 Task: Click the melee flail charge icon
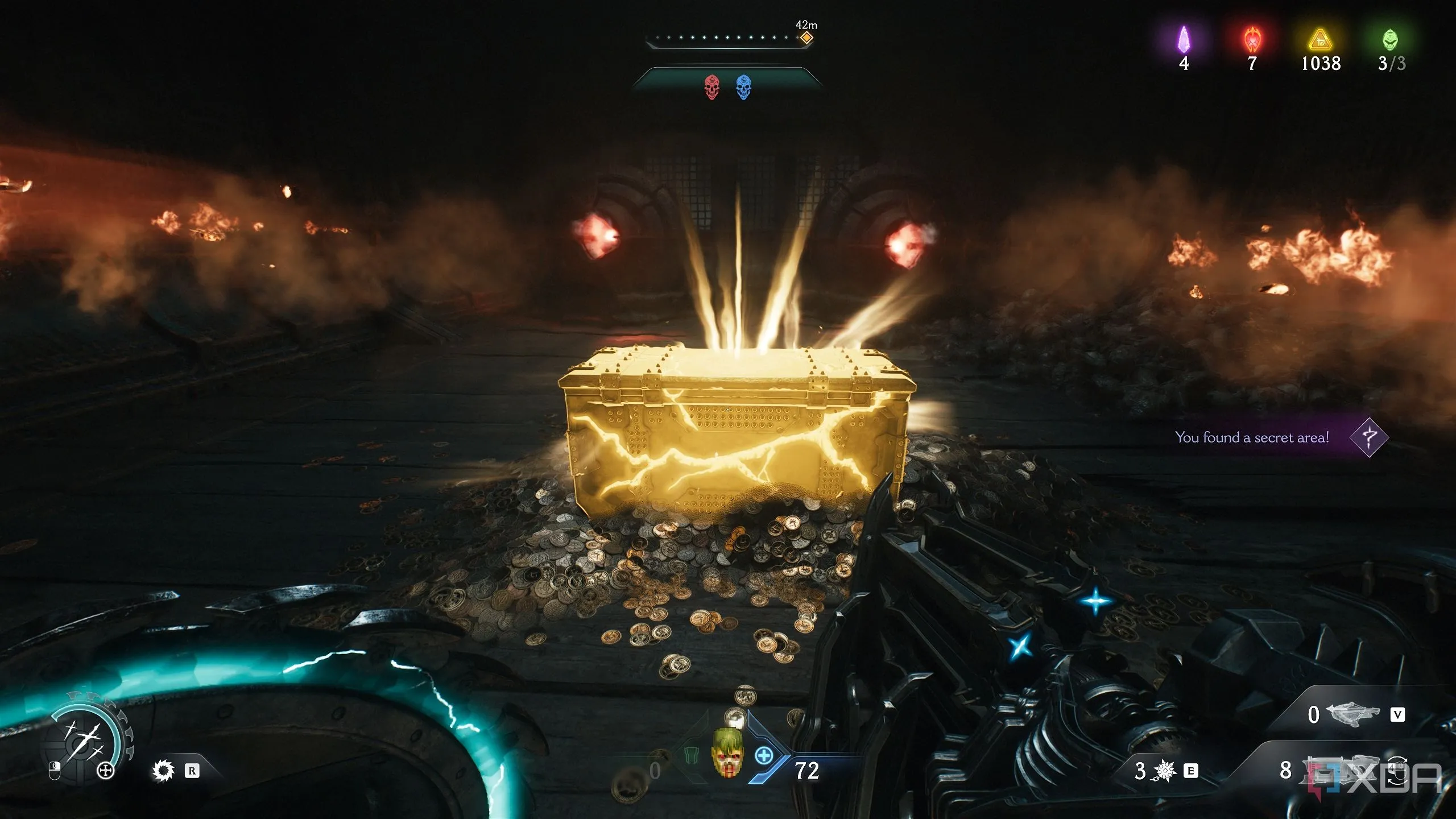1165,771
